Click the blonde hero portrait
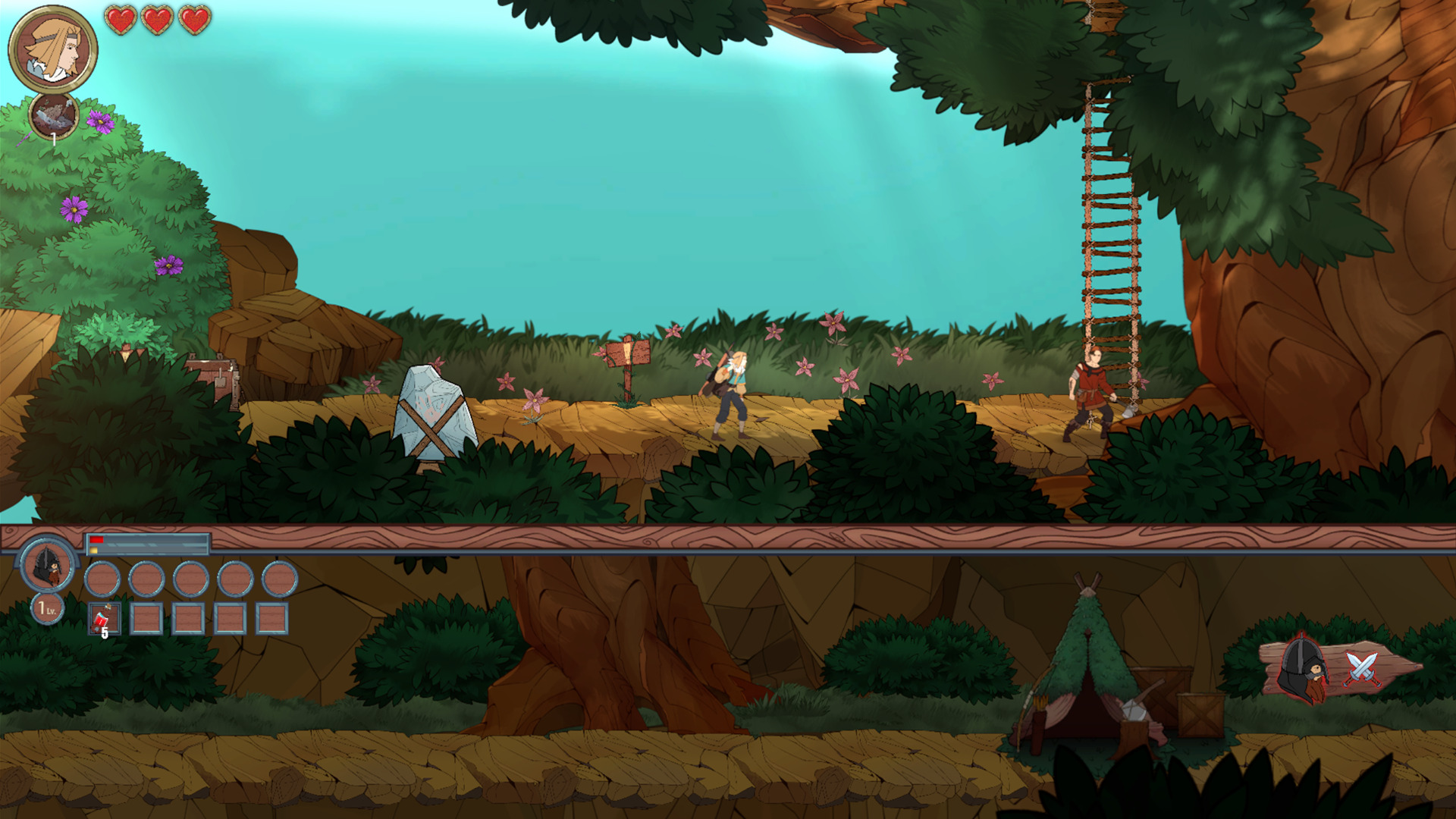Viewport: 1456px width, 819px height. 53,49
